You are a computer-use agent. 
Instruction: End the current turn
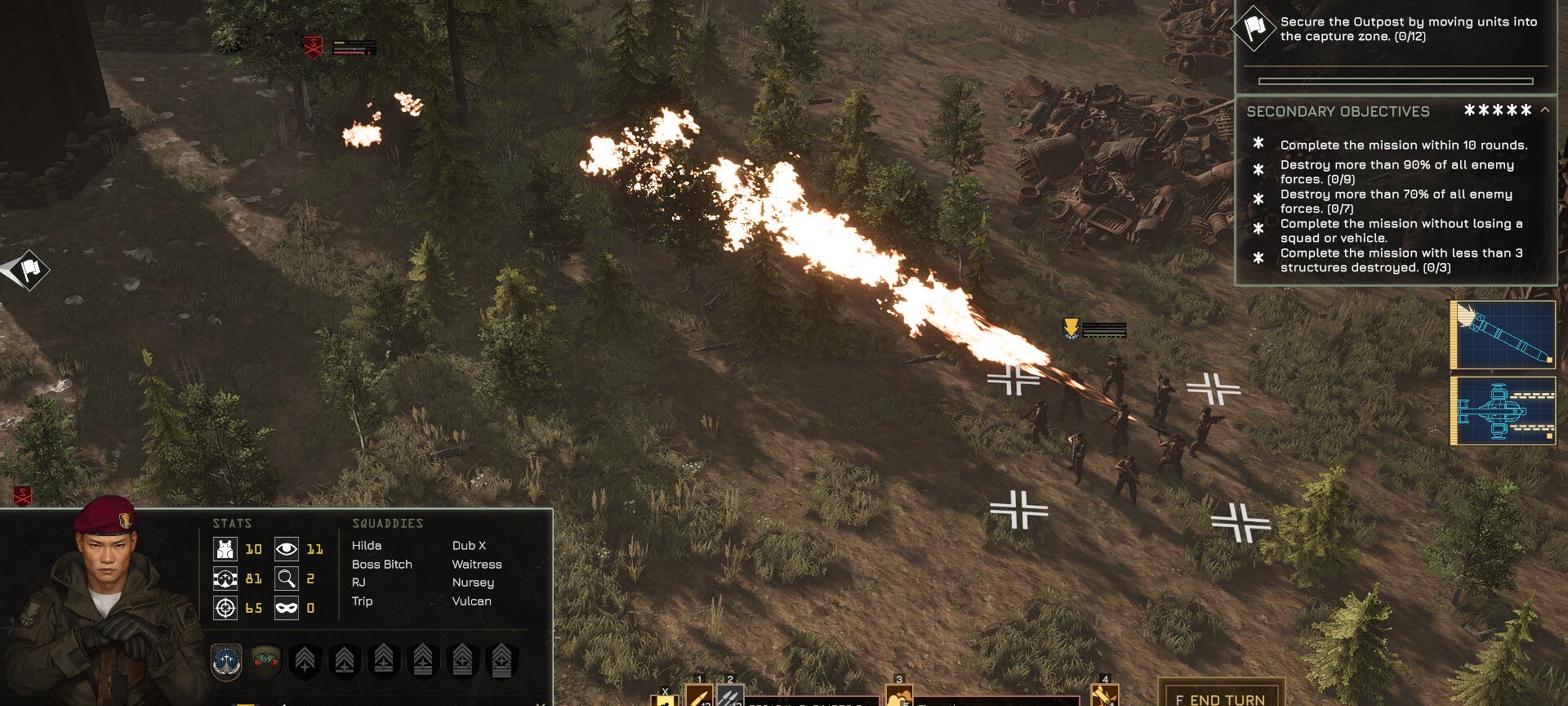[1221, 697]
